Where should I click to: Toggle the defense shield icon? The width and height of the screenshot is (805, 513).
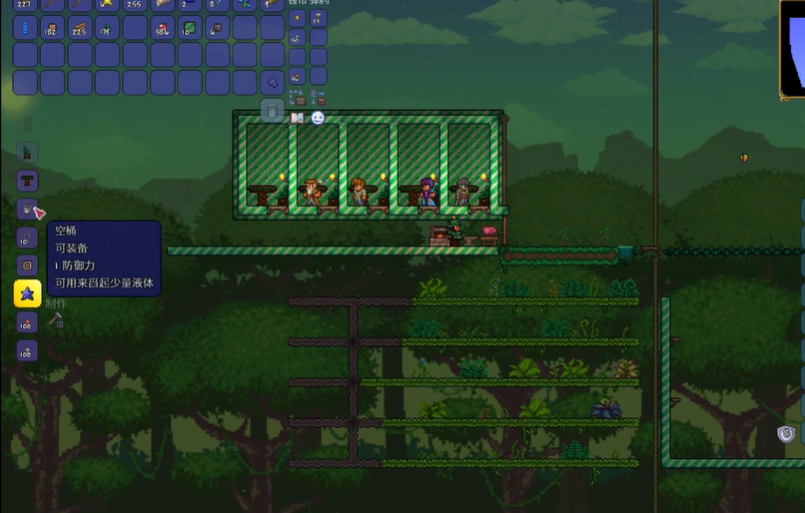pyautogui.click(x=786, y=433)
